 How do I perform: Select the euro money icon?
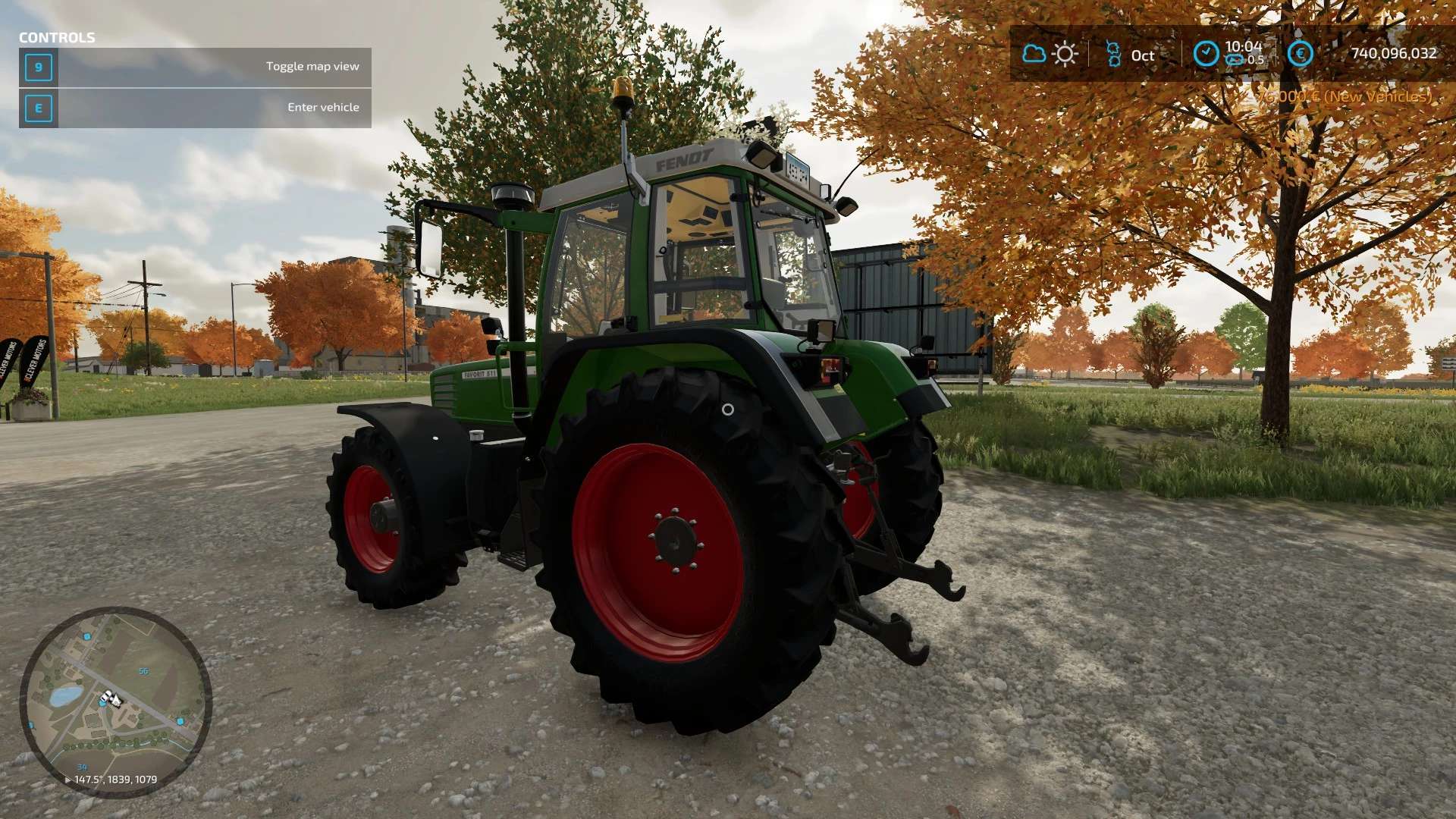(1300, 54)
